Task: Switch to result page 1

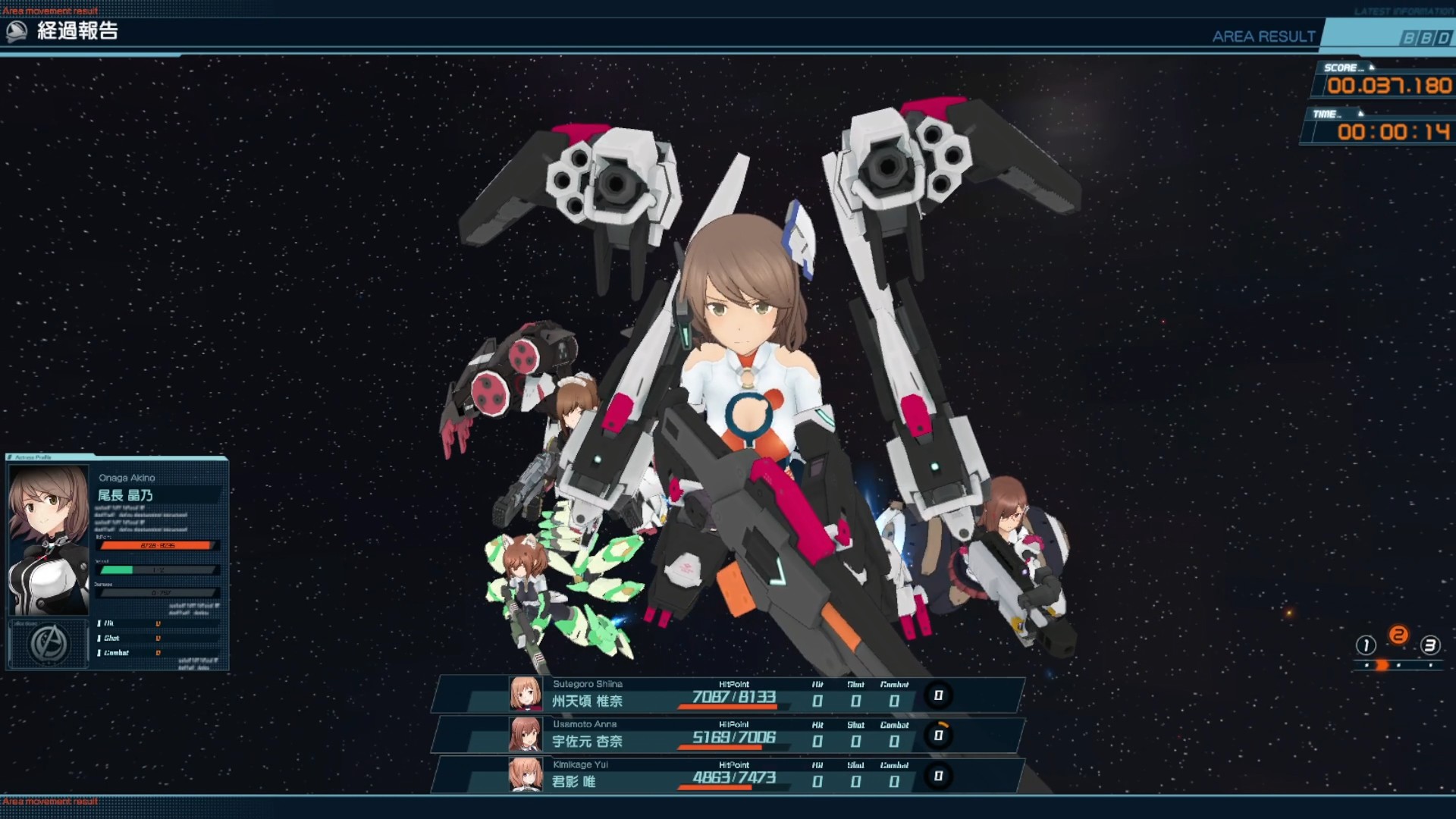Action: pos(1366,645)
